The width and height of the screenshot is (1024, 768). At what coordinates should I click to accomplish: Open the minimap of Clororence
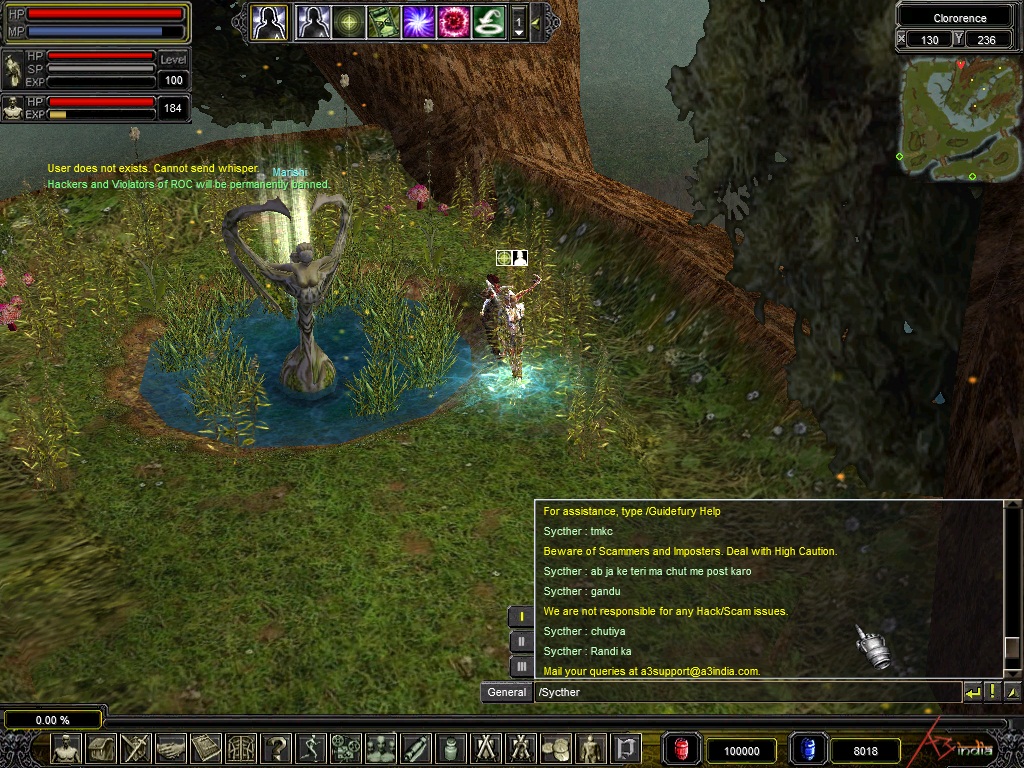tap(959, 118)
